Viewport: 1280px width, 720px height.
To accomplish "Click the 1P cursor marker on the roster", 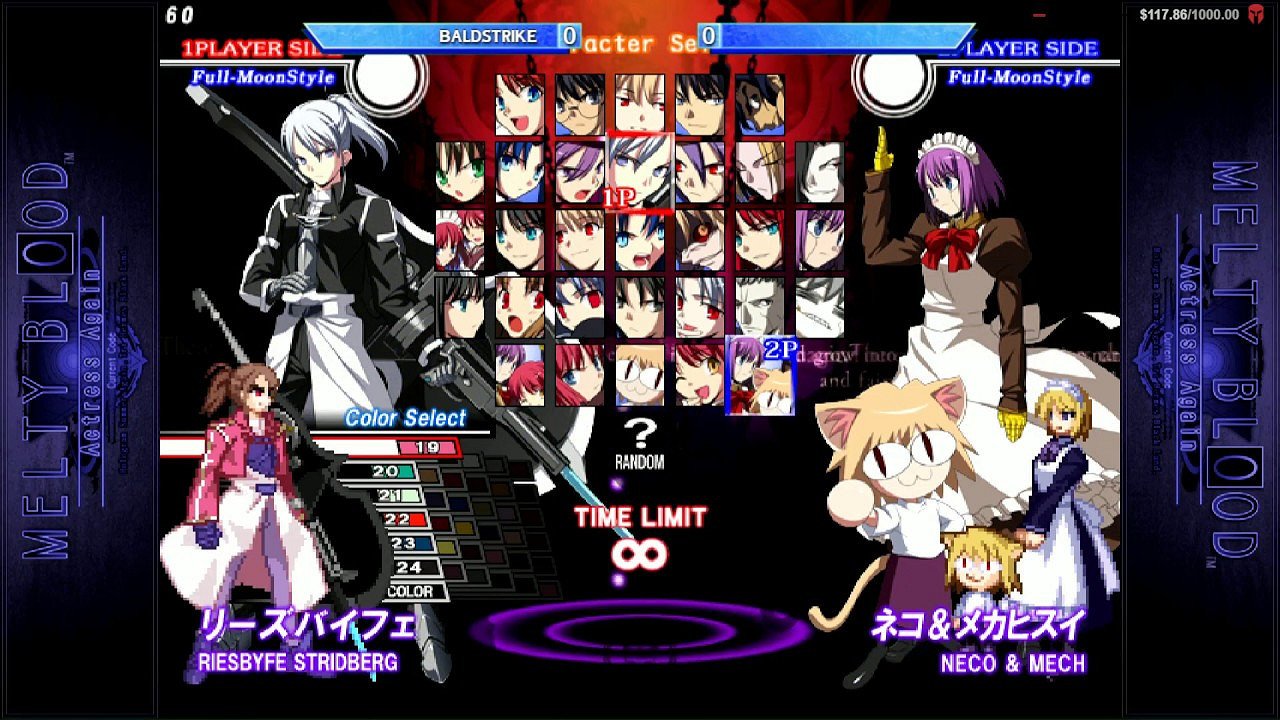I will click(617, 195).
